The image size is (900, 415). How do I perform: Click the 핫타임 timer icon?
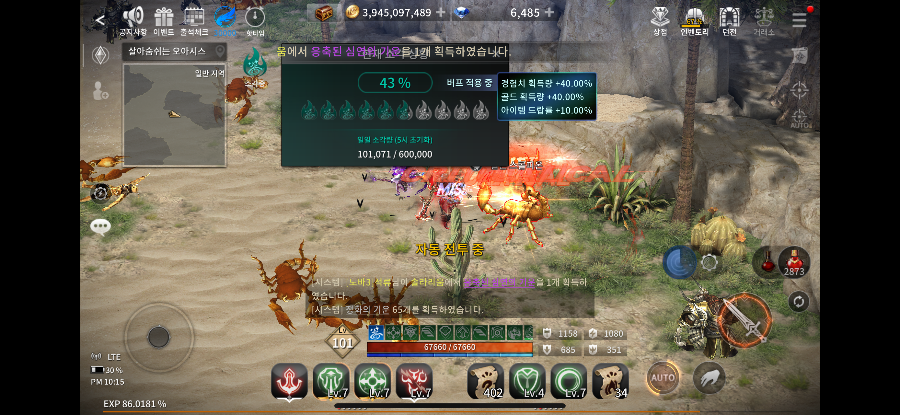coord(255,19)
